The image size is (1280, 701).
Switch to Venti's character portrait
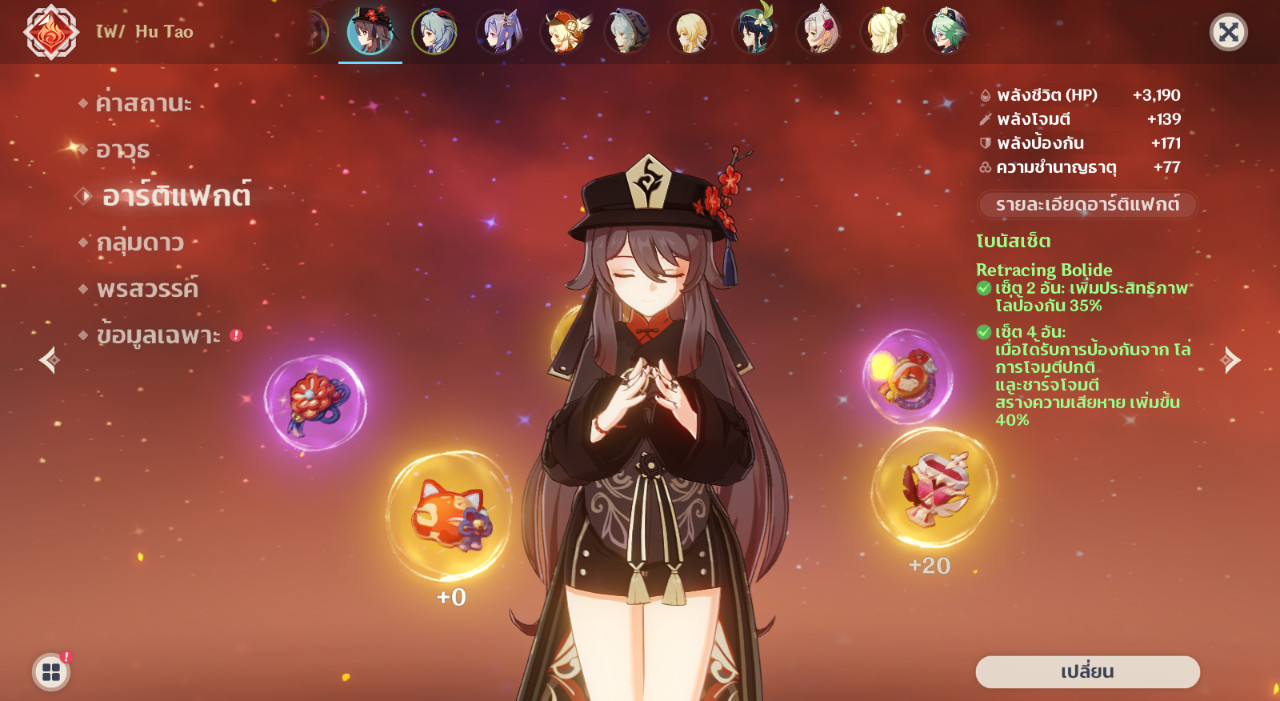click(755, 32)
